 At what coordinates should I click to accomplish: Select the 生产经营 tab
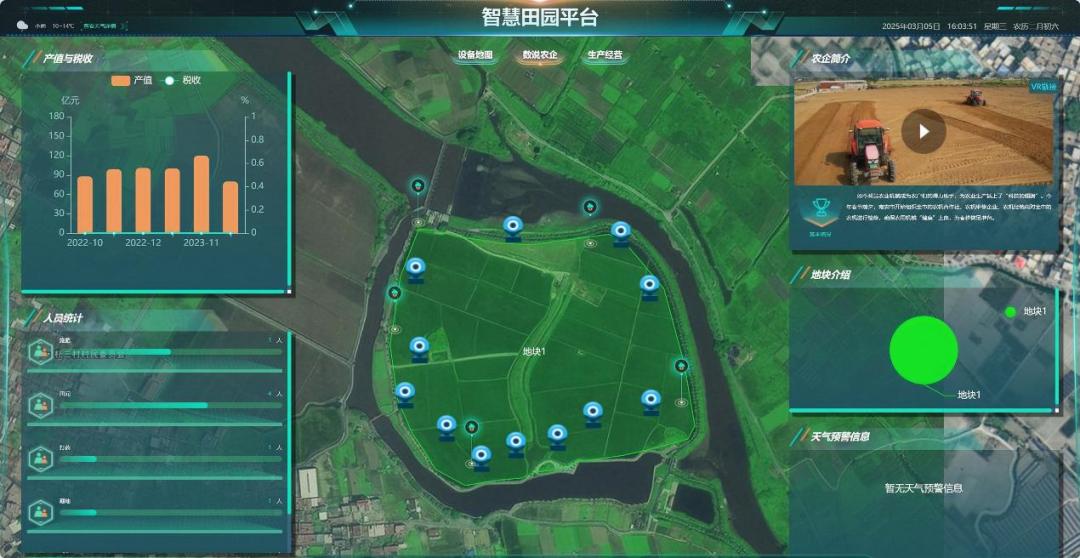605,55
